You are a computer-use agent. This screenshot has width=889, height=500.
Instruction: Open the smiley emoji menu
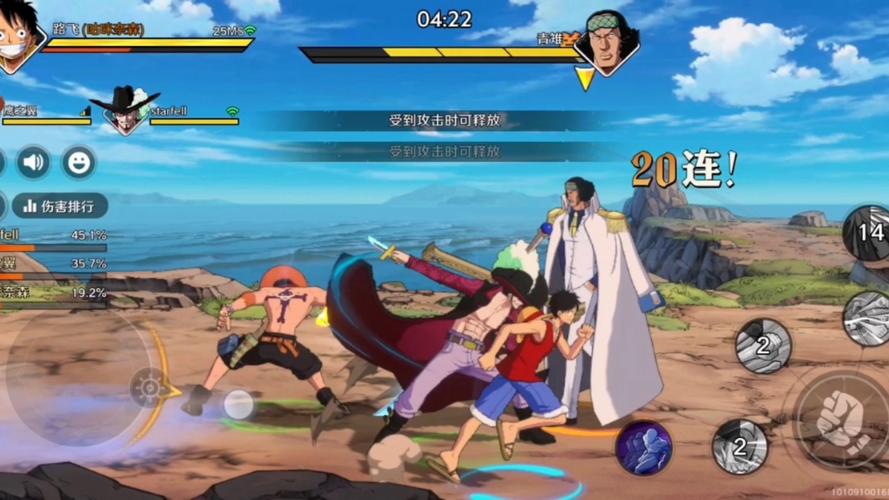(79, 162)
